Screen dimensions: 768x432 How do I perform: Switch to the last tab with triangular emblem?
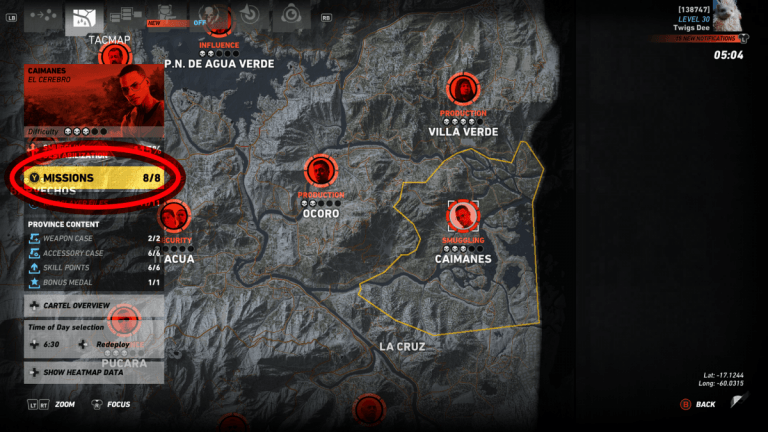point(291,16)
